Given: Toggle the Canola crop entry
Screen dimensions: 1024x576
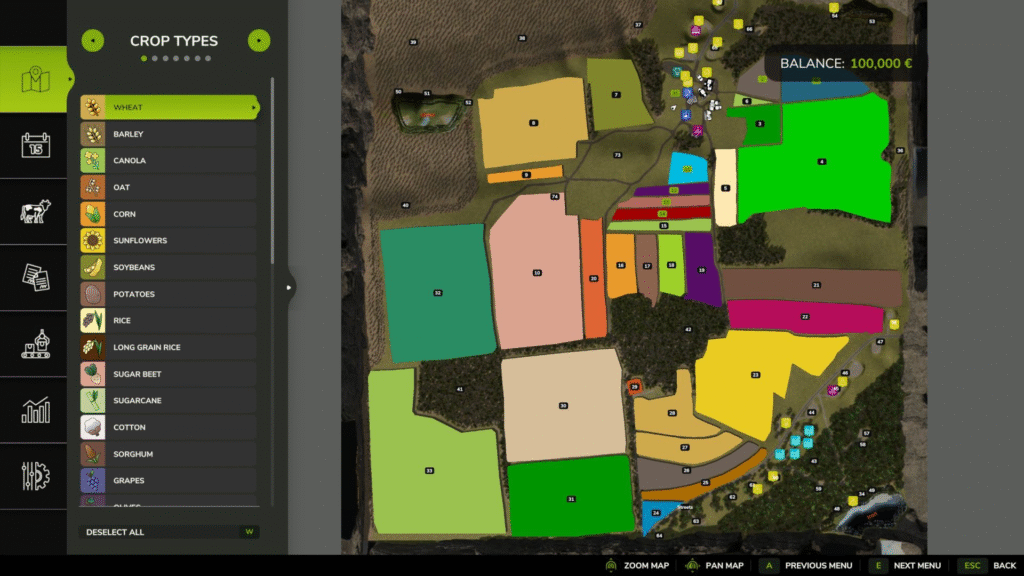Looking at the screenshot, I should 170,161.
